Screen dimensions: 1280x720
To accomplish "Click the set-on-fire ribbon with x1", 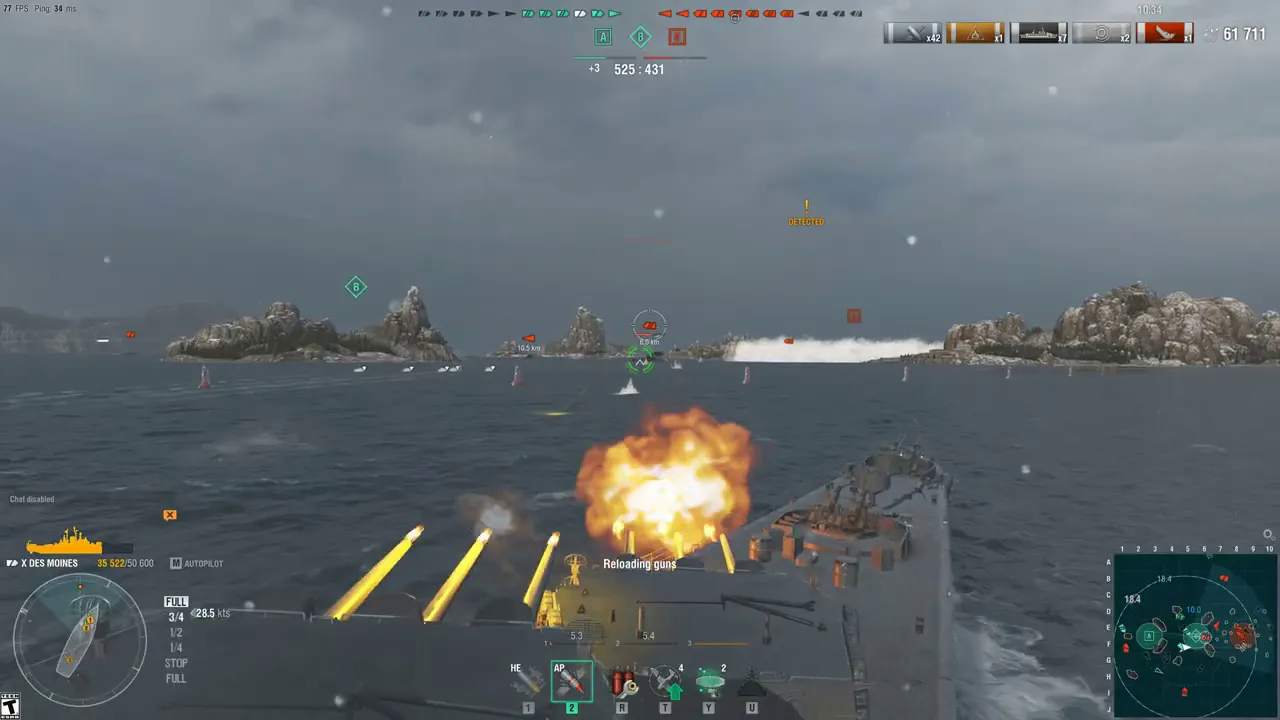I will [x=976, y=33].
